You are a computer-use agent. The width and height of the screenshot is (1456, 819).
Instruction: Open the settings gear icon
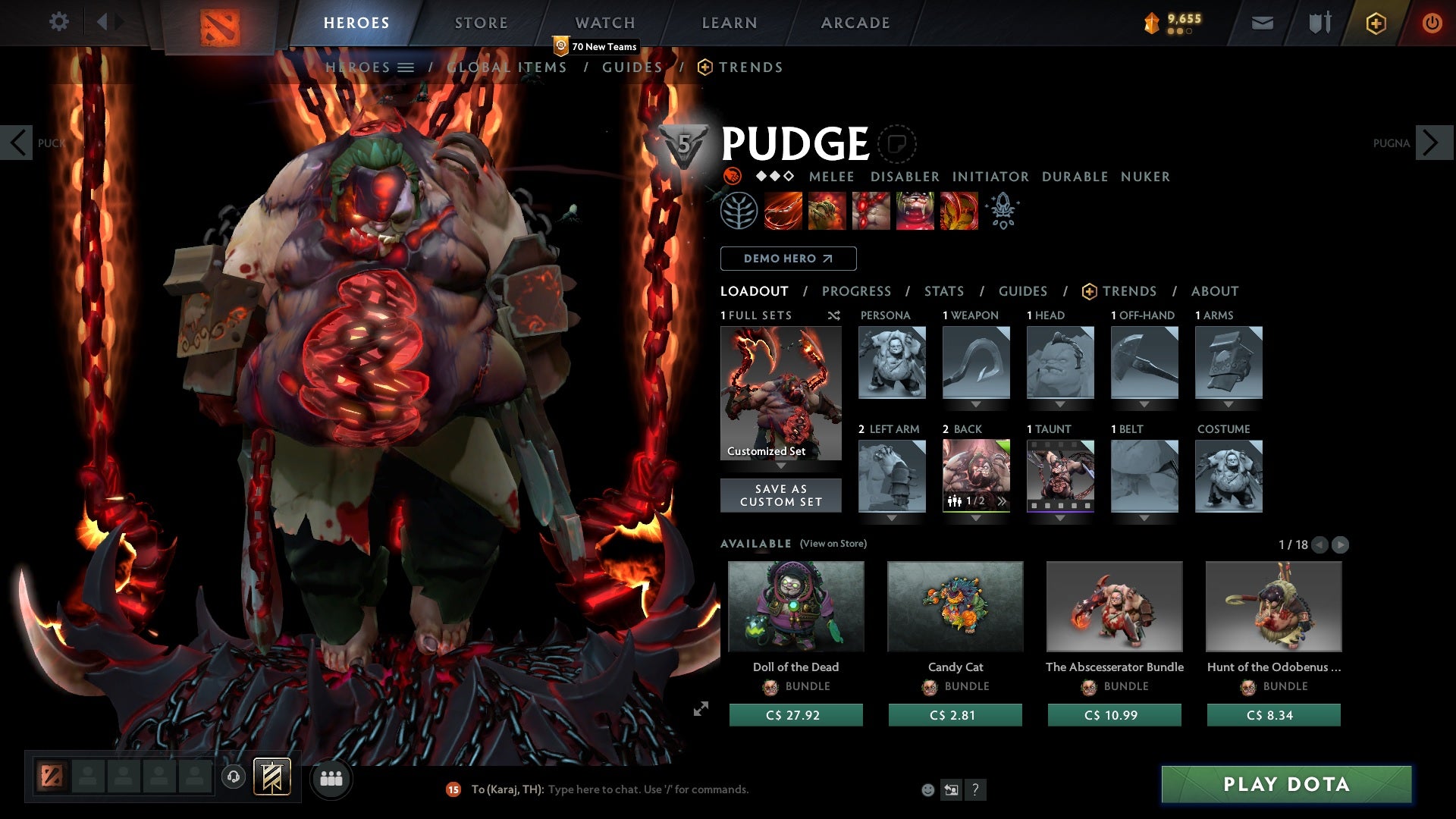click(59, 22)
